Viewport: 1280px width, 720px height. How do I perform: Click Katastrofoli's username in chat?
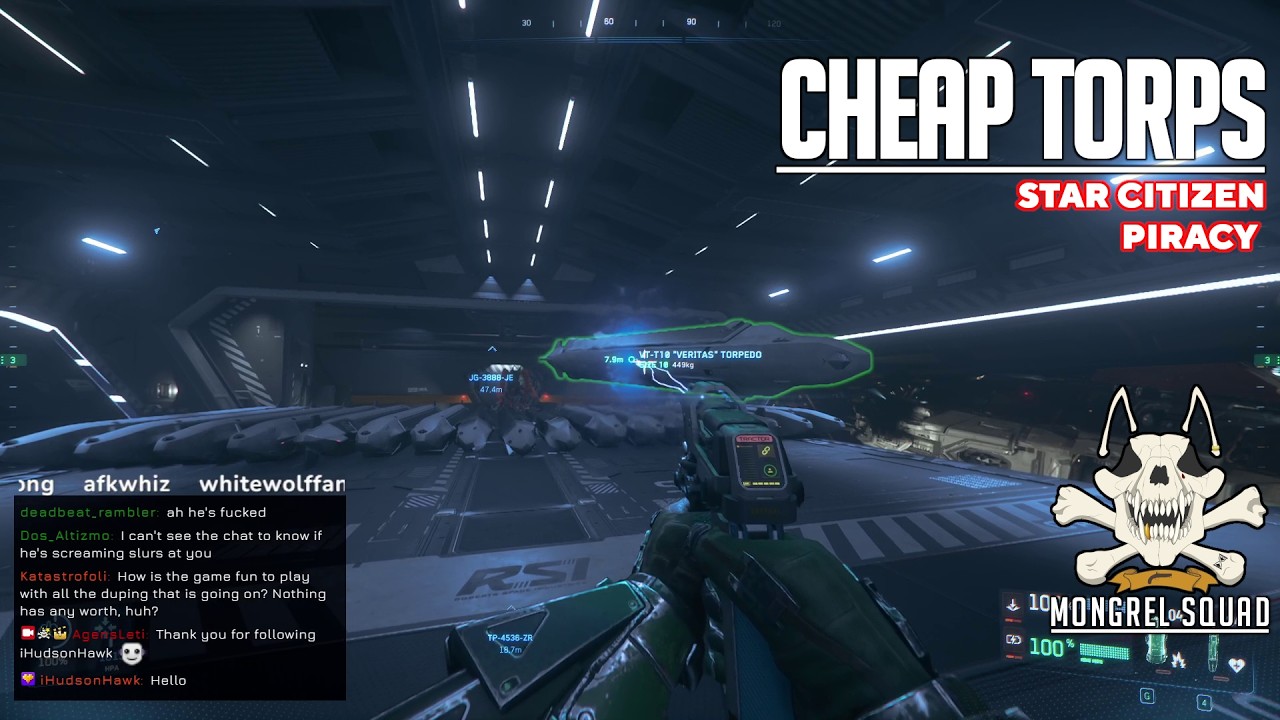click(x=64, y=577)
